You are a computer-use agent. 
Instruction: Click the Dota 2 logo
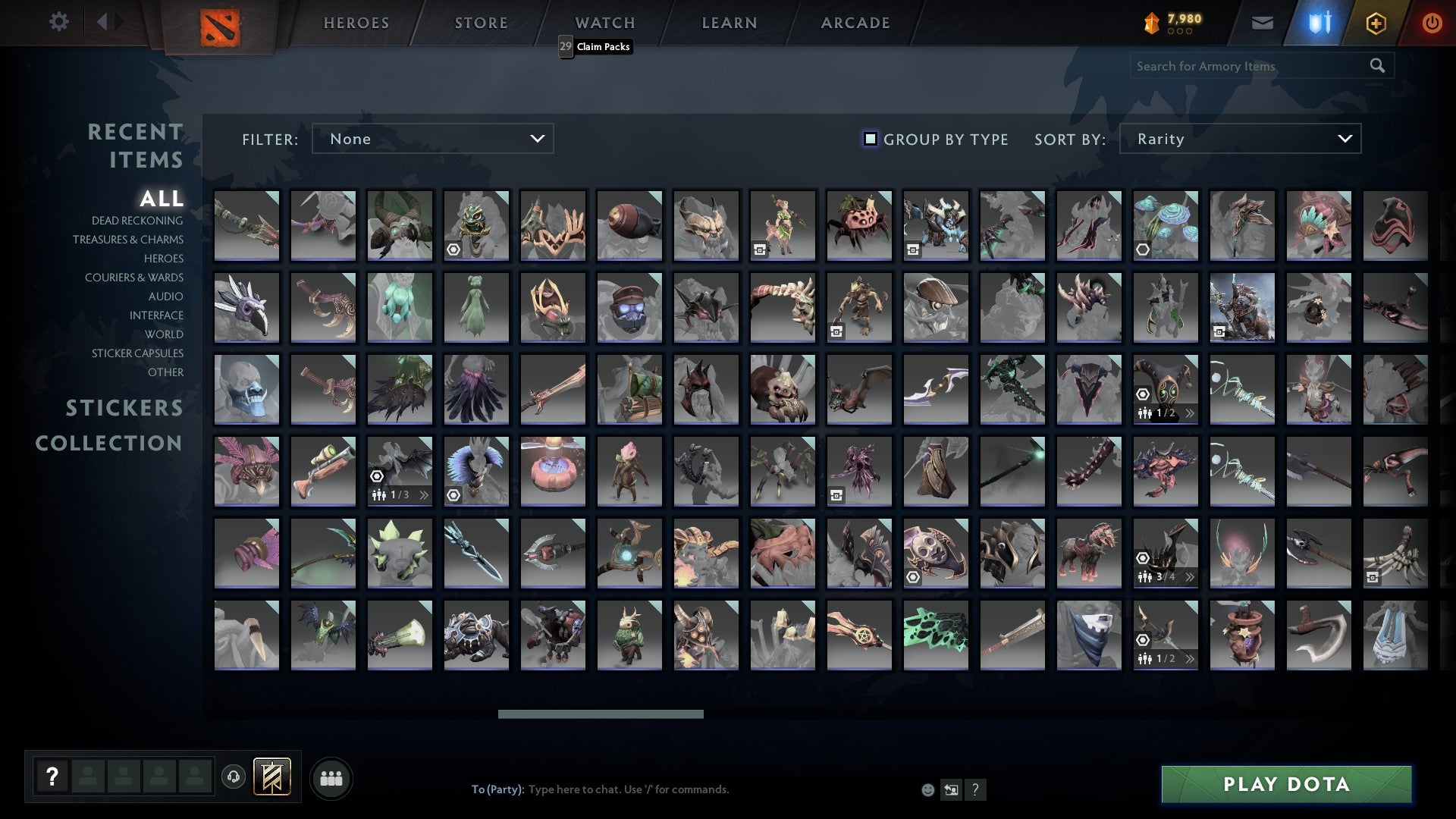pyautogui.click(x=220, y=24)
